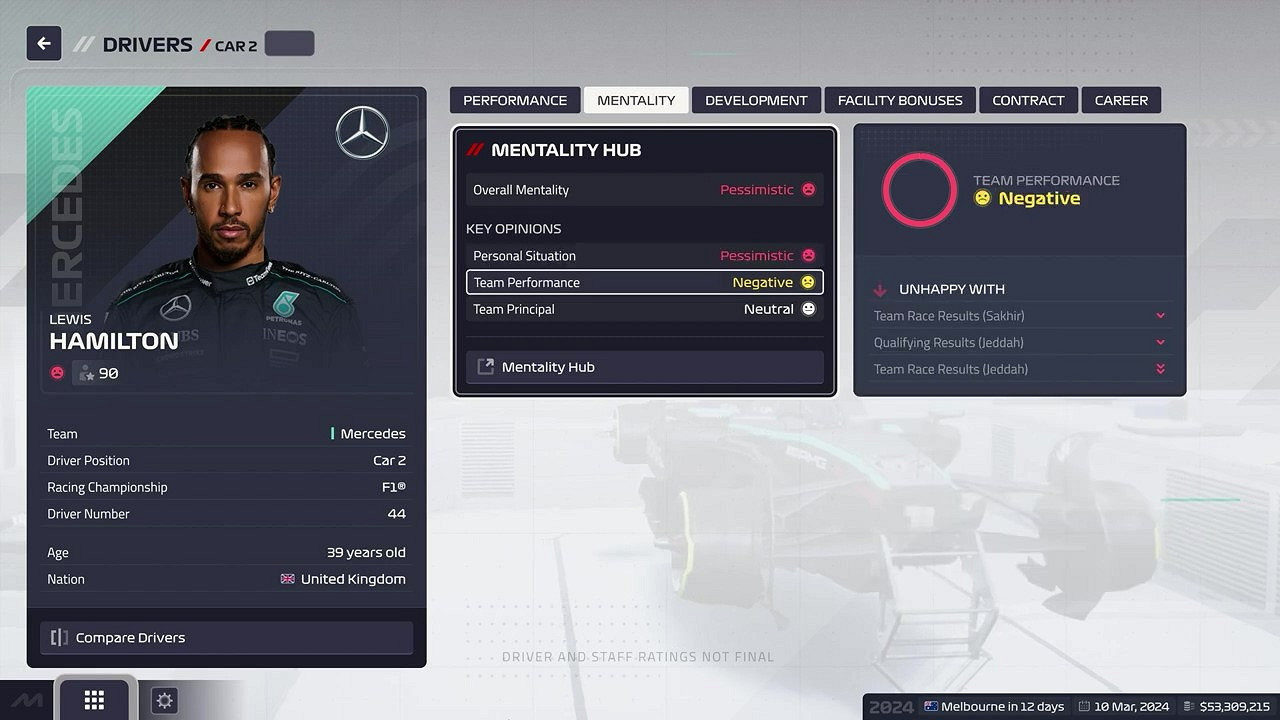This screenshot has width=1280, height=720.
Task: Switch to the Development tab
Action: coord(756,100)
